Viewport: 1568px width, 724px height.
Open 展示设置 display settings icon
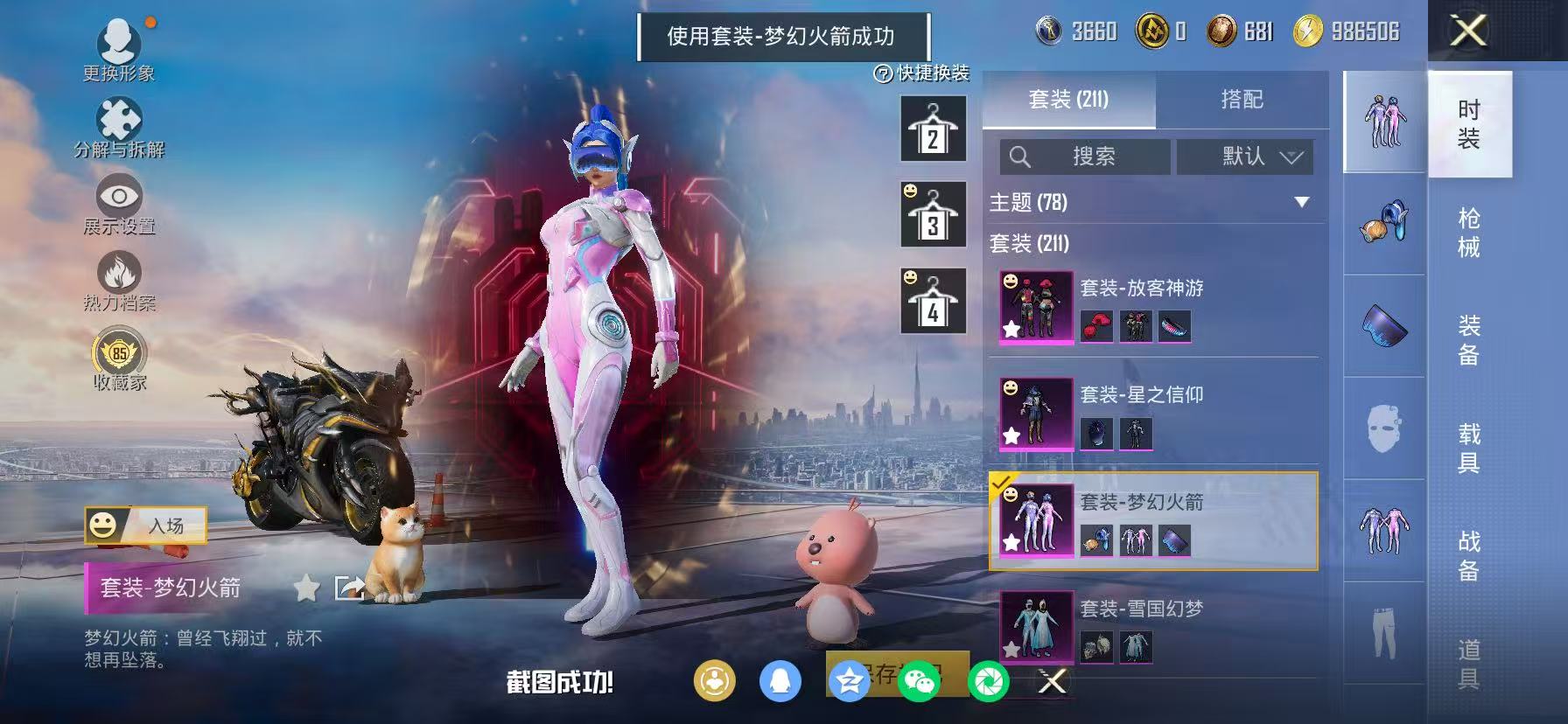(120, 199)
